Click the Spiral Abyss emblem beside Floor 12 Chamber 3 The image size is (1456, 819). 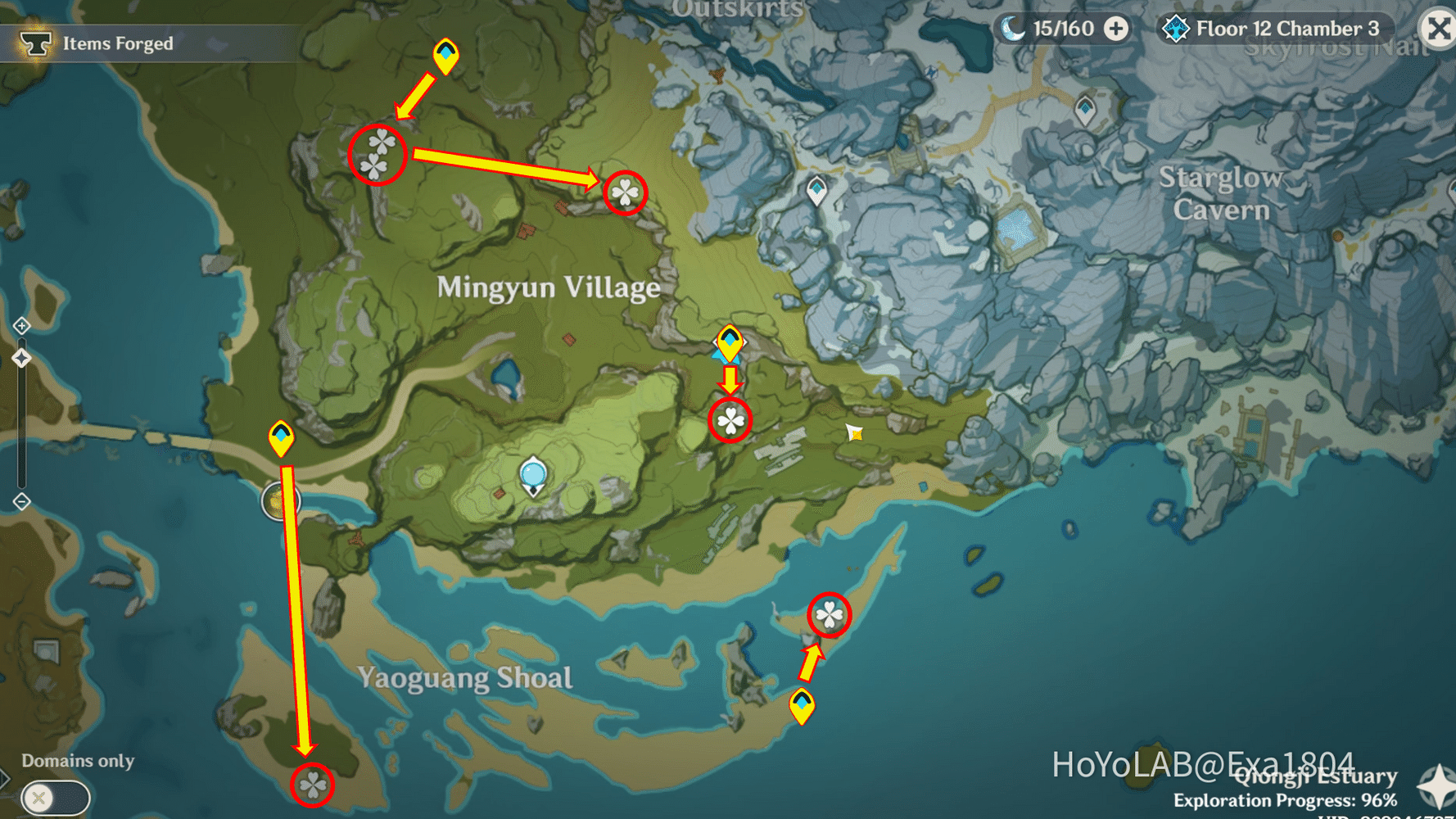click(x=1175, y=27)
